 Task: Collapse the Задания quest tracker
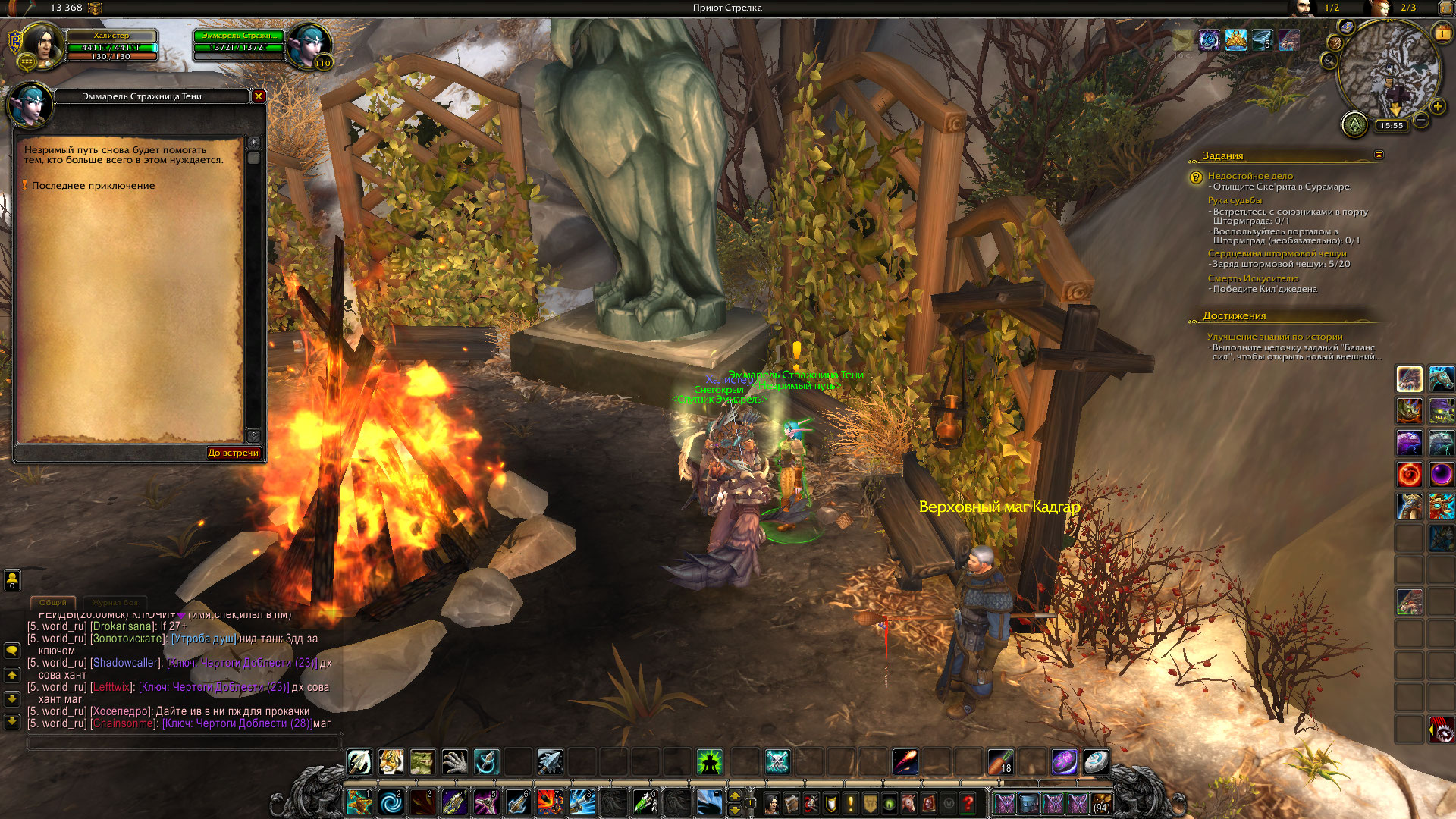pos(1379,155)
